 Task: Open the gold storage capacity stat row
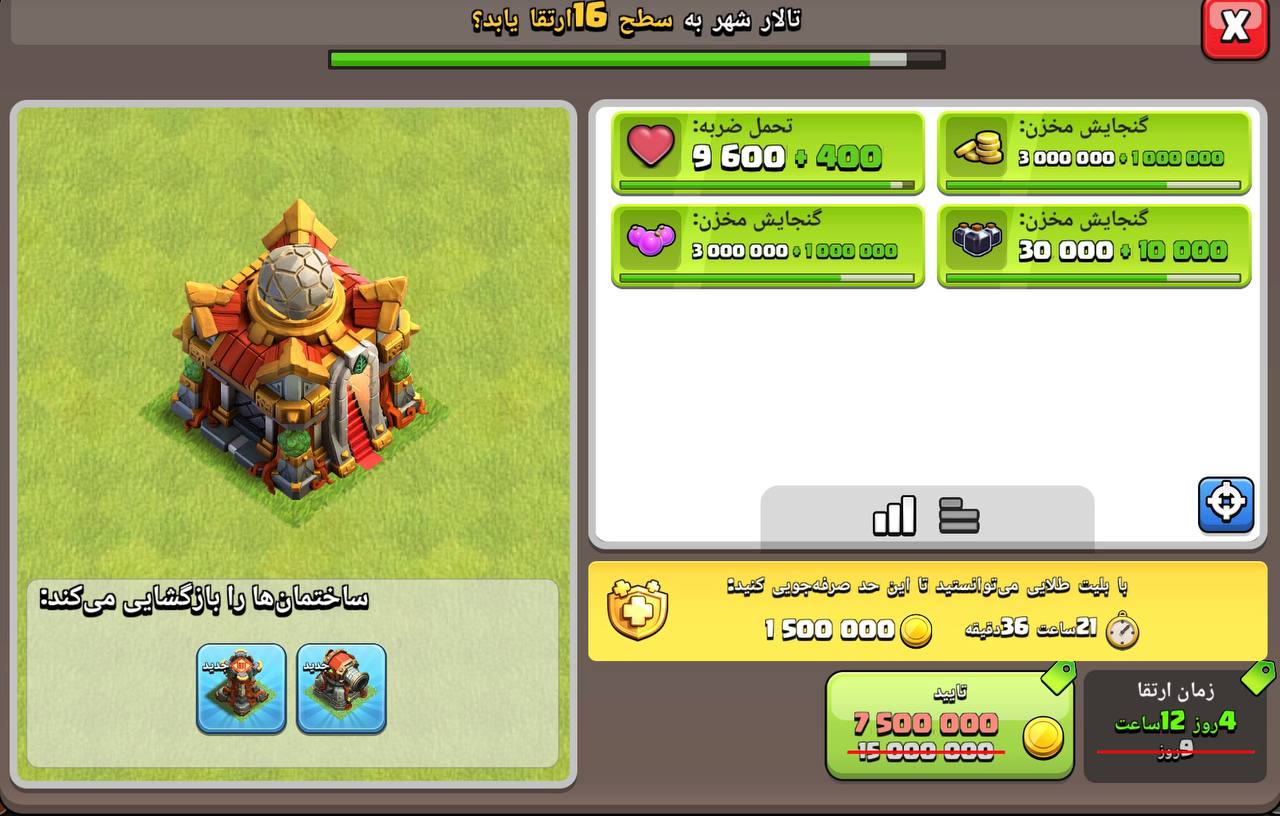[1094, 153]
